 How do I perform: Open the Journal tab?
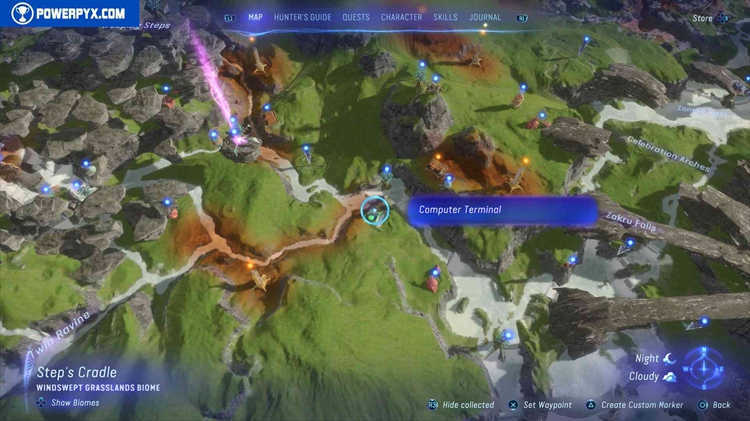[485, 17]
